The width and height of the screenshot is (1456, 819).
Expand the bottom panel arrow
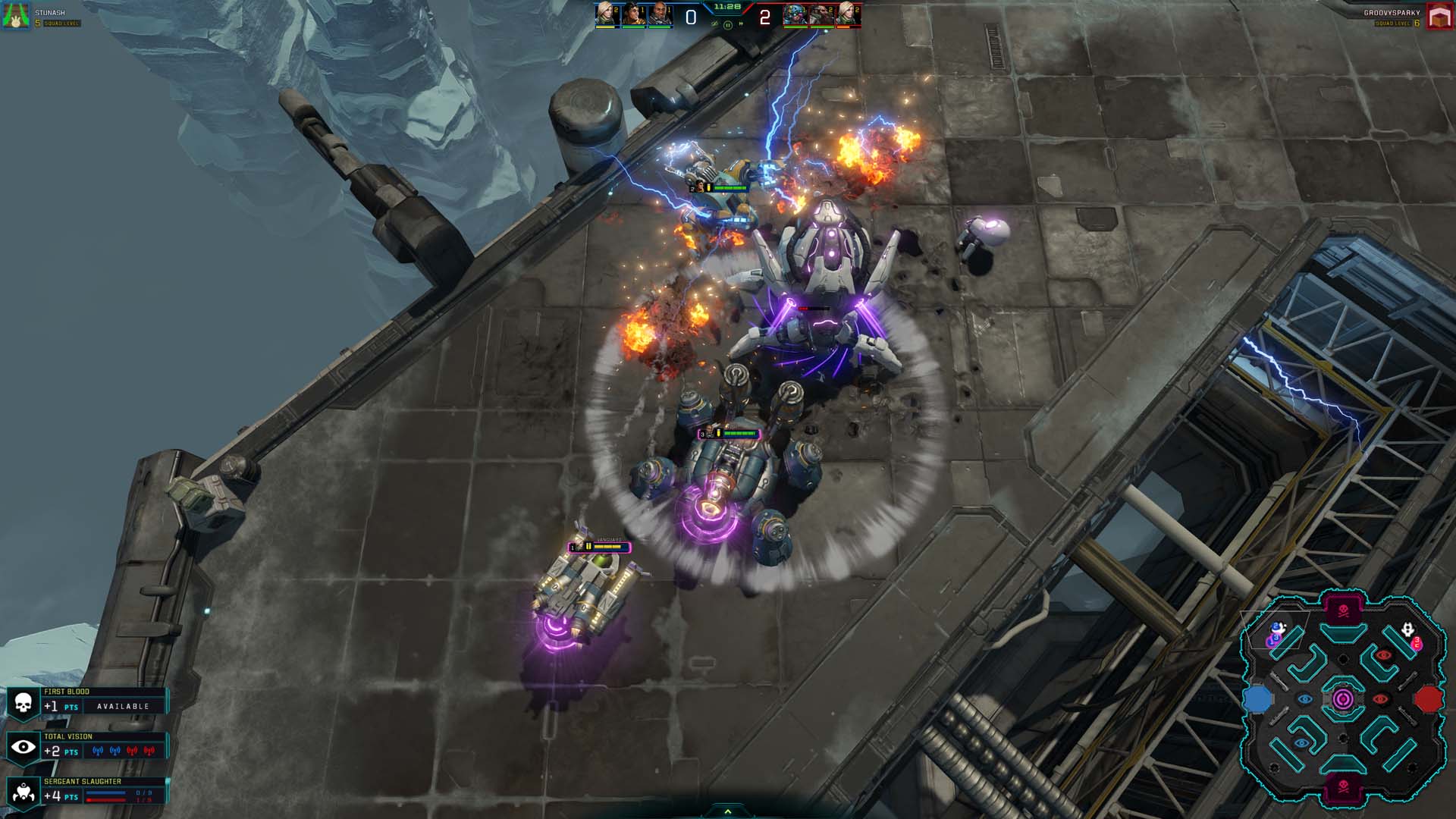click(x=728, y=811)
